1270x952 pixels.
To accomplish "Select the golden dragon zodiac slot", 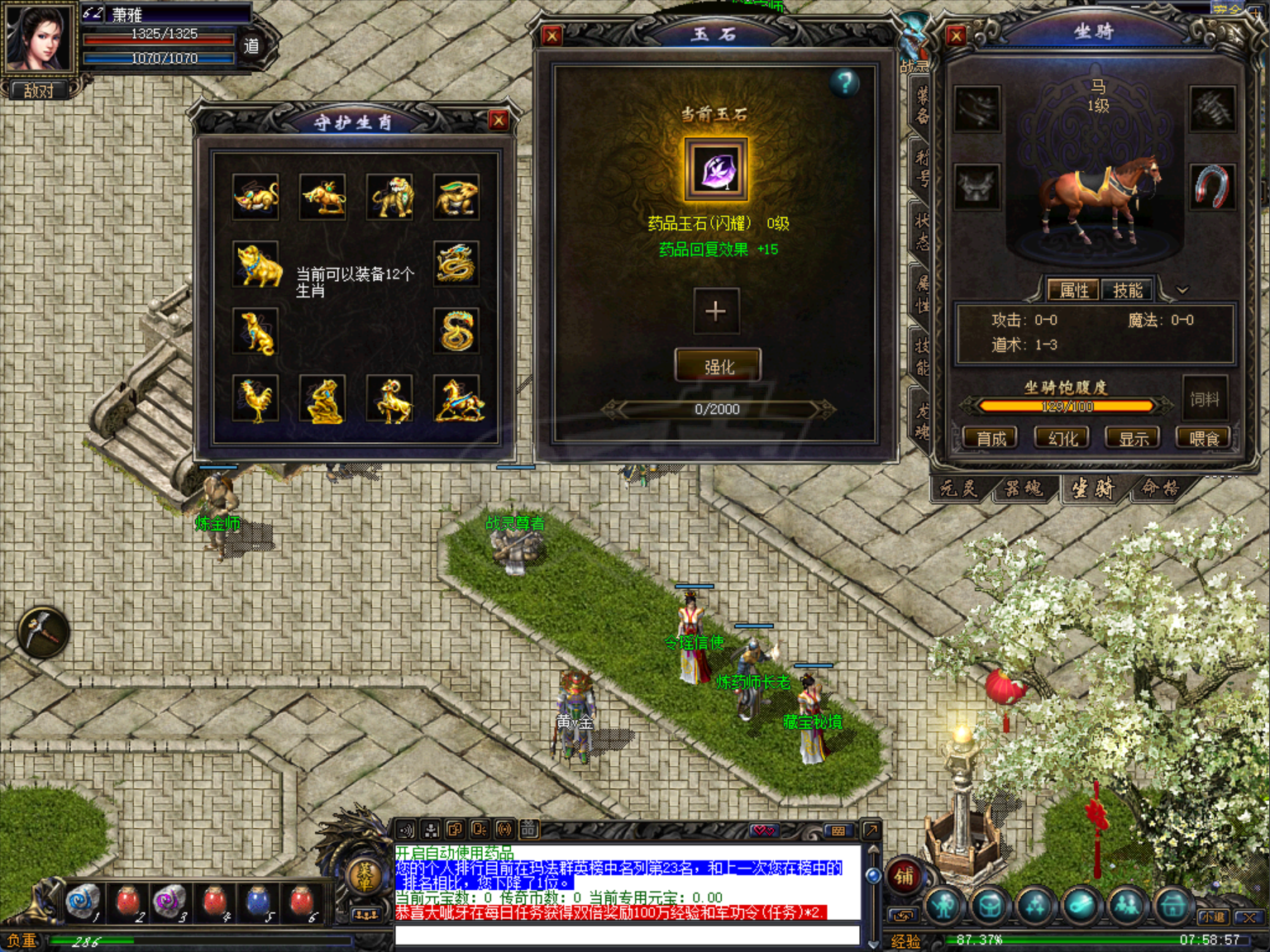I will [456, 264].
